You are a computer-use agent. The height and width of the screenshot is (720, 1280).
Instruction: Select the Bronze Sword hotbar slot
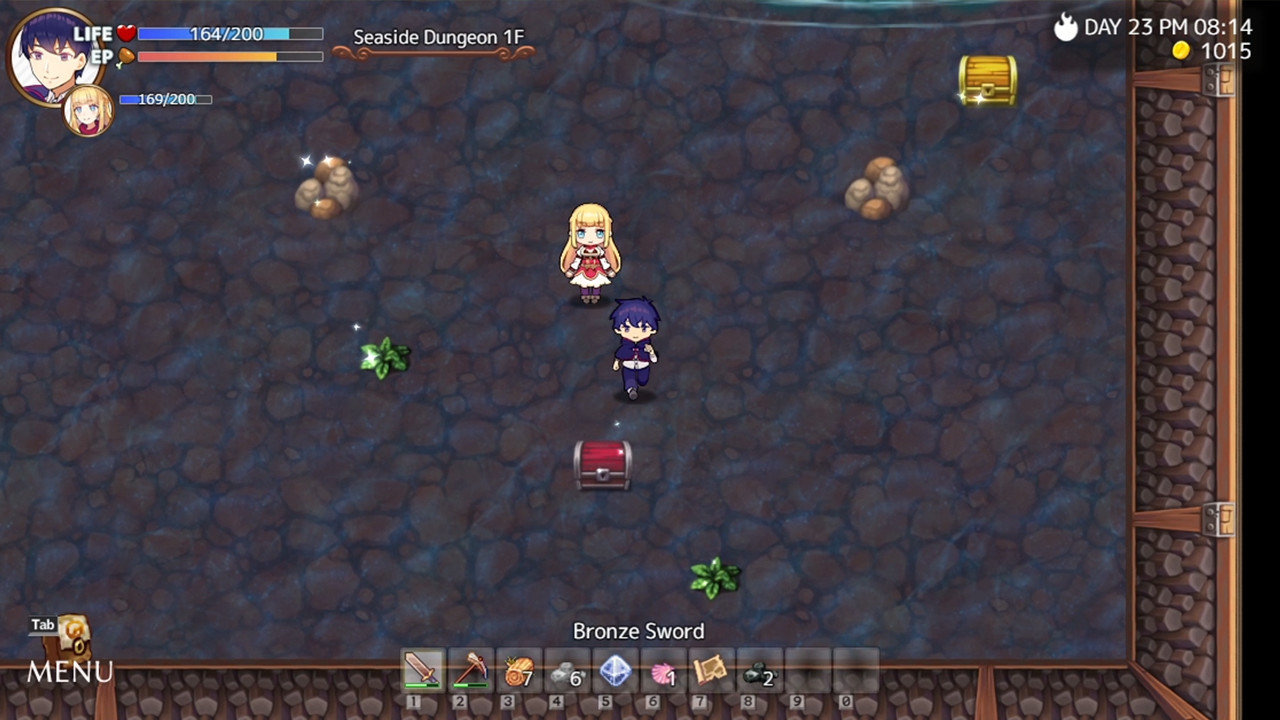pyautogui.click(x=422, y=670)
